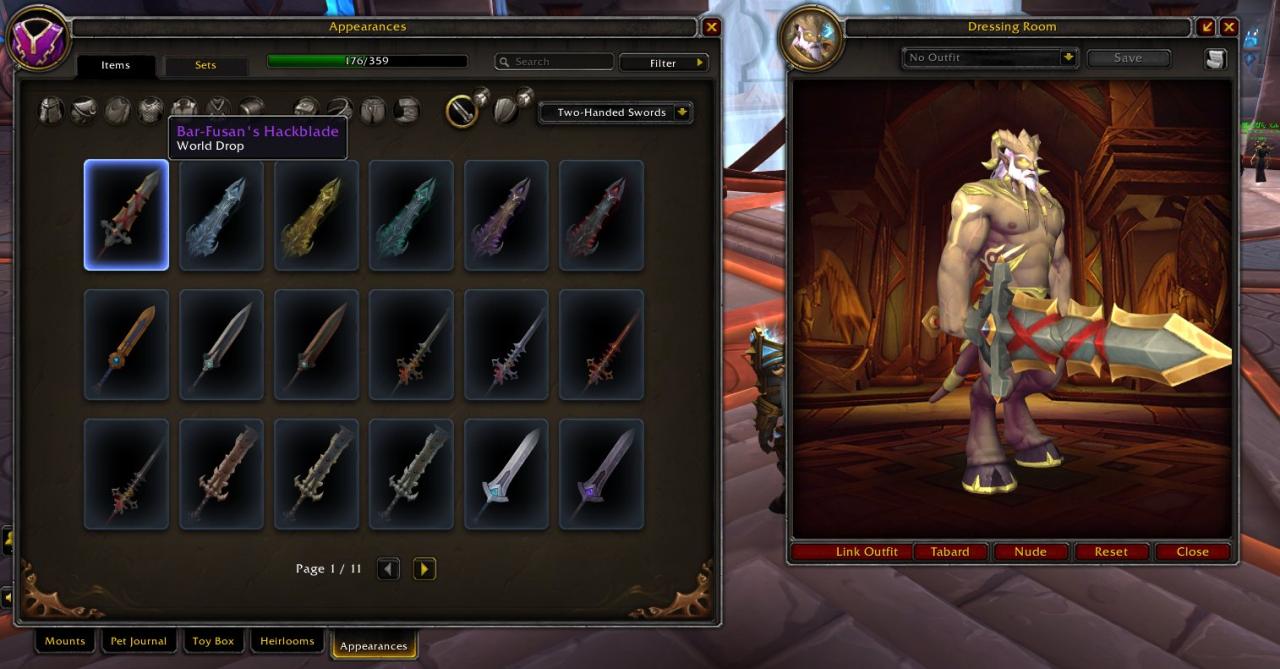Pick the selected Bar-Fusan's Hackblade appearance
Image resolution: width=1280 pixels, height=669 pixels.
pos(126,215)
